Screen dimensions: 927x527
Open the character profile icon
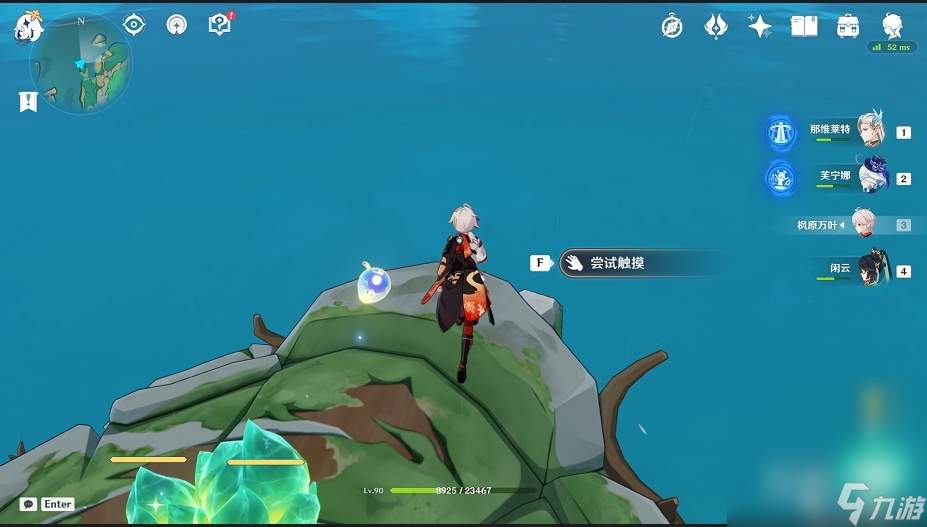pyautogui.click(x=893, y=26)
